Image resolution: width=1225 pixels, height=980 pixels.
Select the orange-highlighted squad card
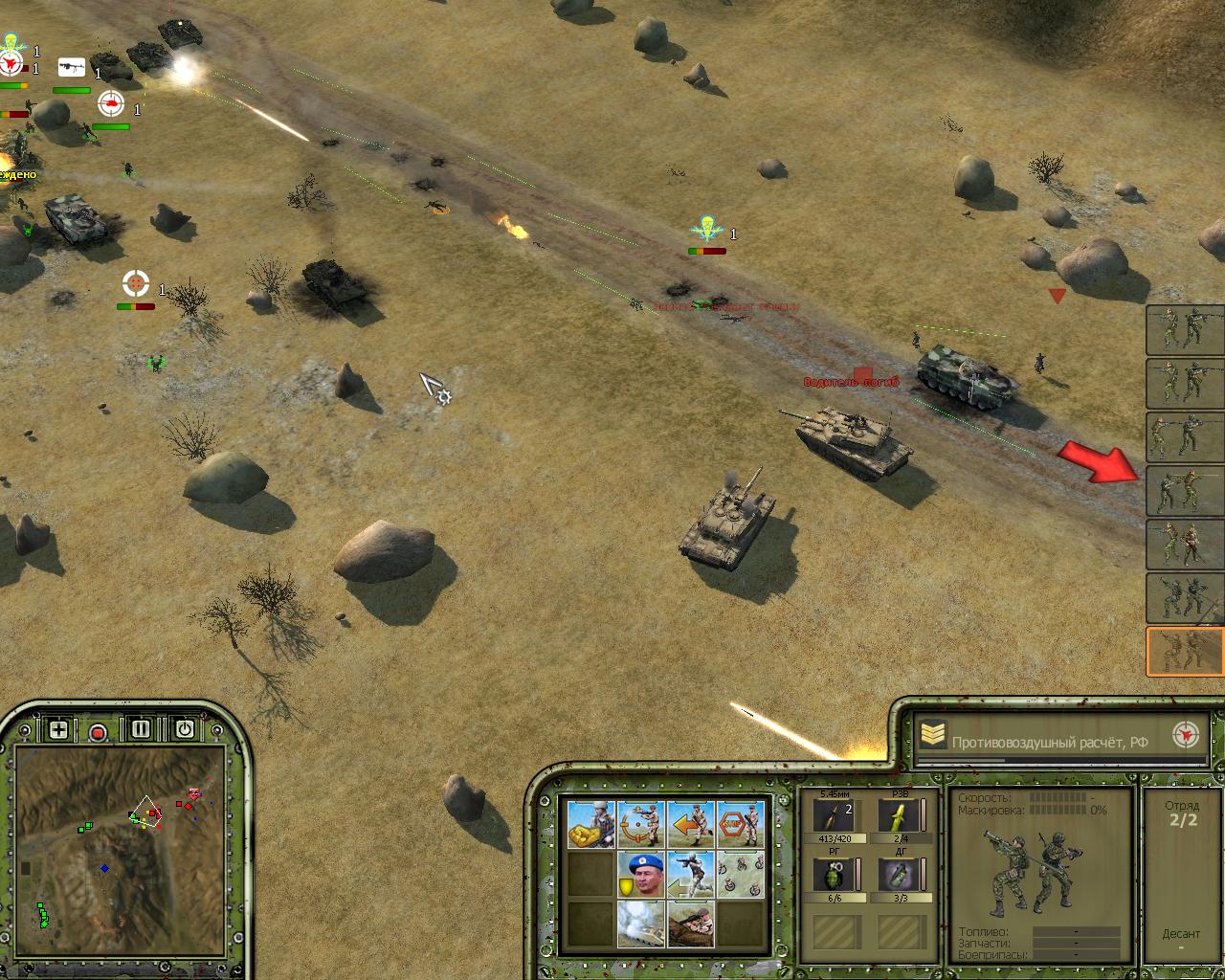1185,652
